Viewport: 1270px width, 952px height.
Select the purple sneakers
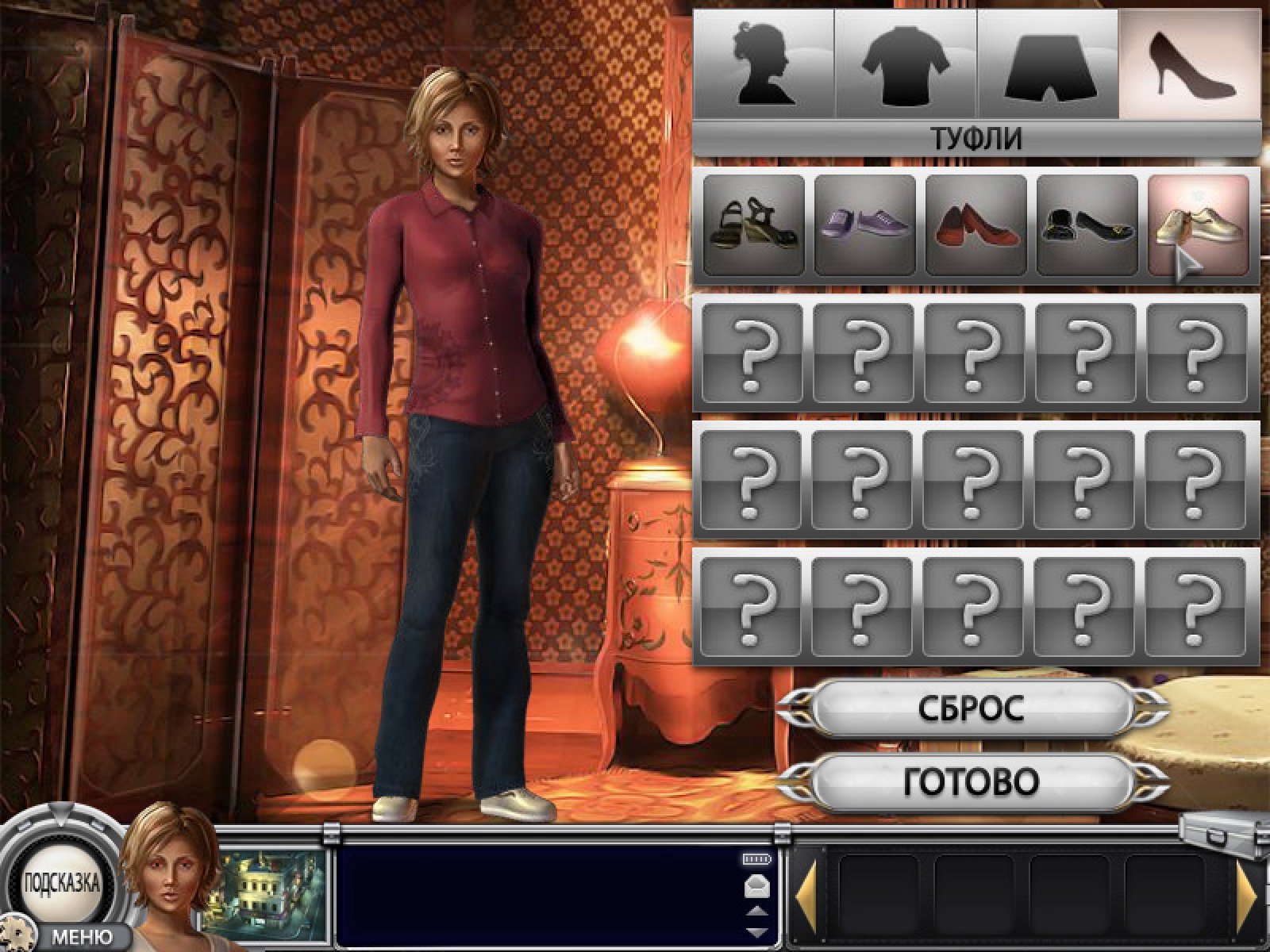[x=864, y=225]
